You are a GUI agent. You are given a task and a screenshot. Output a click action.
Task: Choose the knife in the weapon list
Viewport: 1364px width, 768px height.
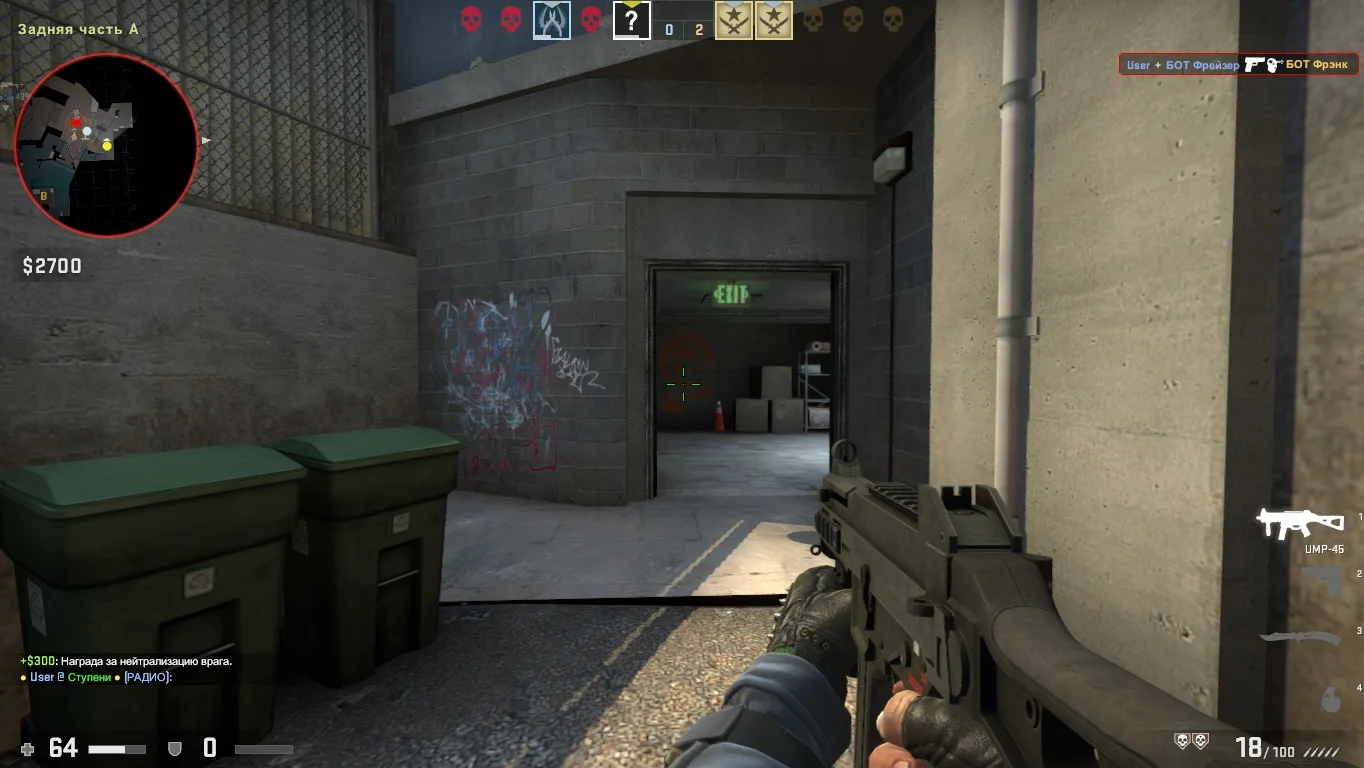tap(1300, 638)
